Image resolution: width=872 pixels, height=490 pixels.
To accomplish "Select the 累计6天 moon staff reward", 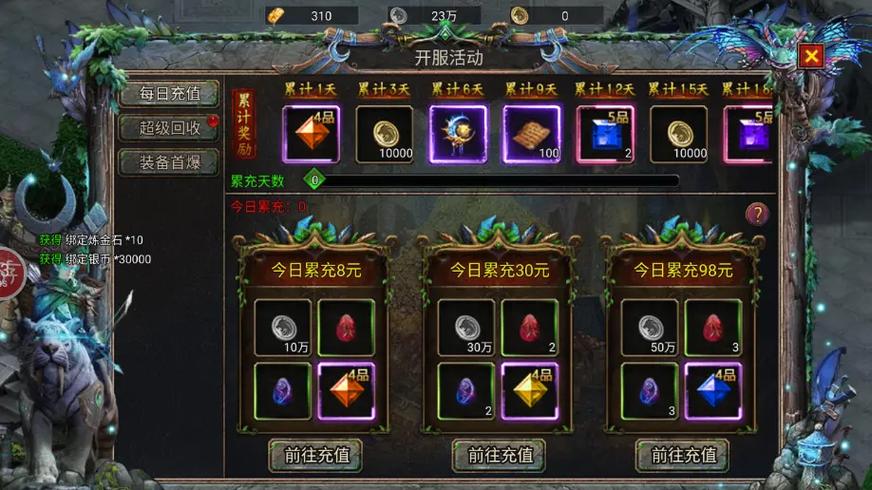I will click(458, 134).
